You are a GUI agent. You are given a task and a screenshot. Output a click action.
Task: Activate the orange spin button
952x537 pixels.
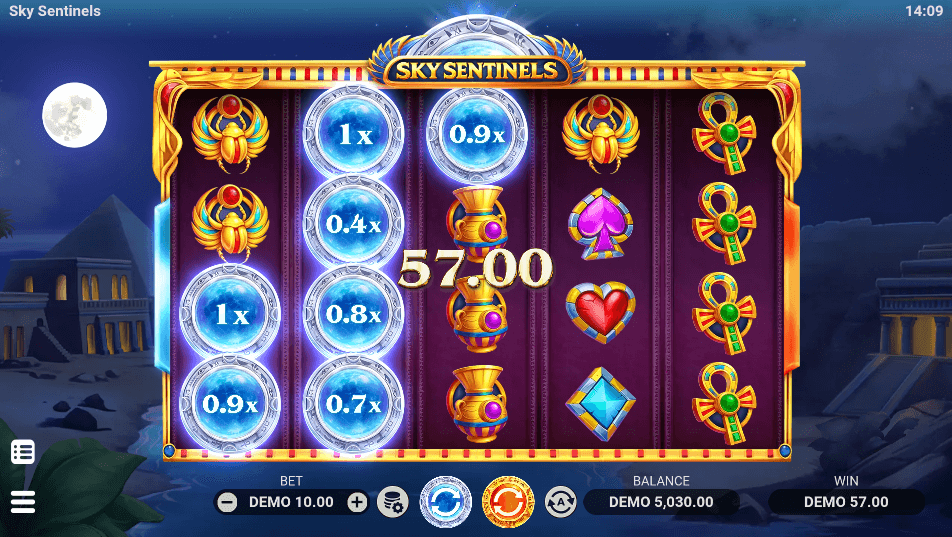tap(509, 501)
